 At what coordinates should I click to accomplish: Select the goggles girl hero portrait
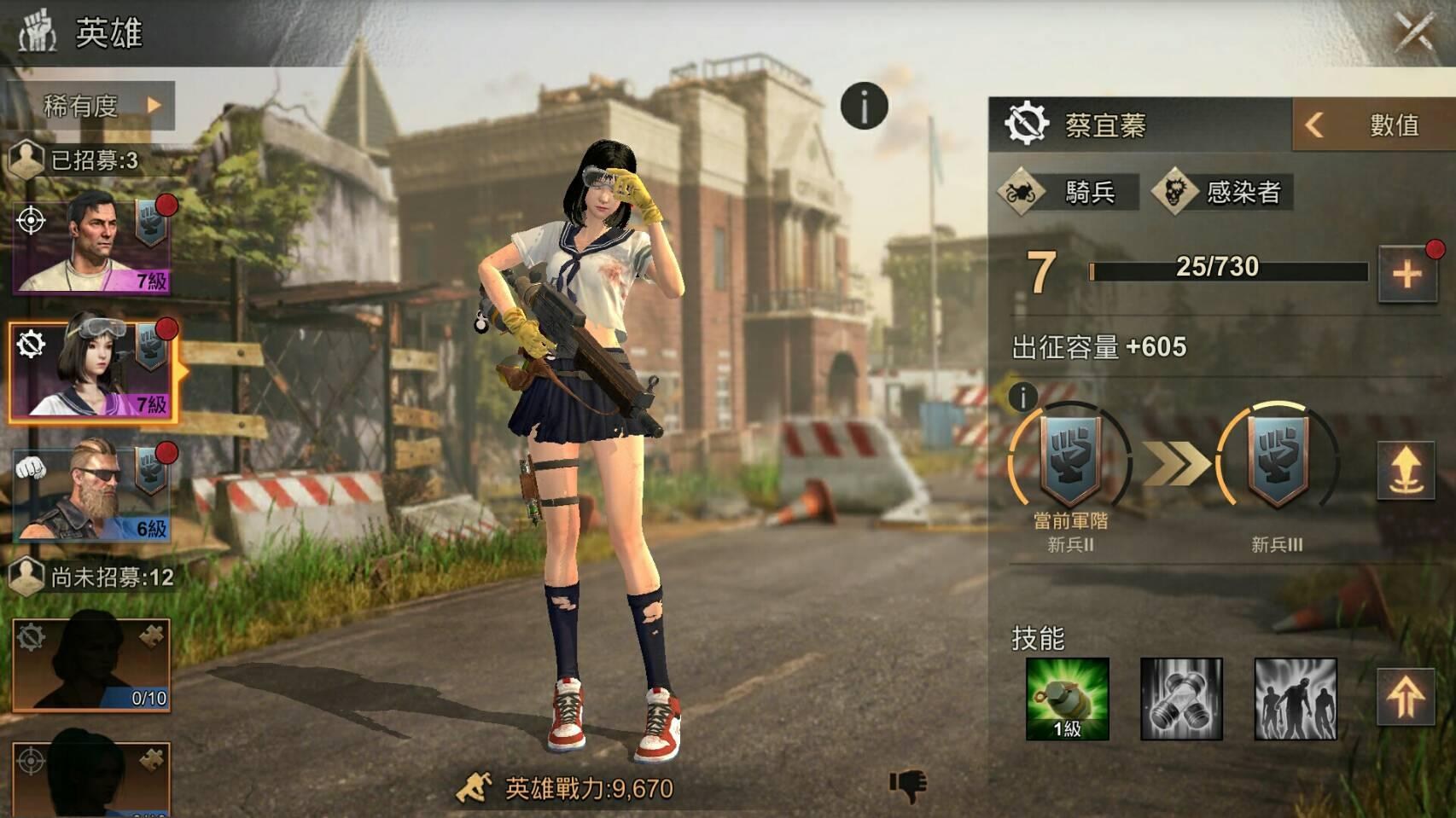[93, 372]
